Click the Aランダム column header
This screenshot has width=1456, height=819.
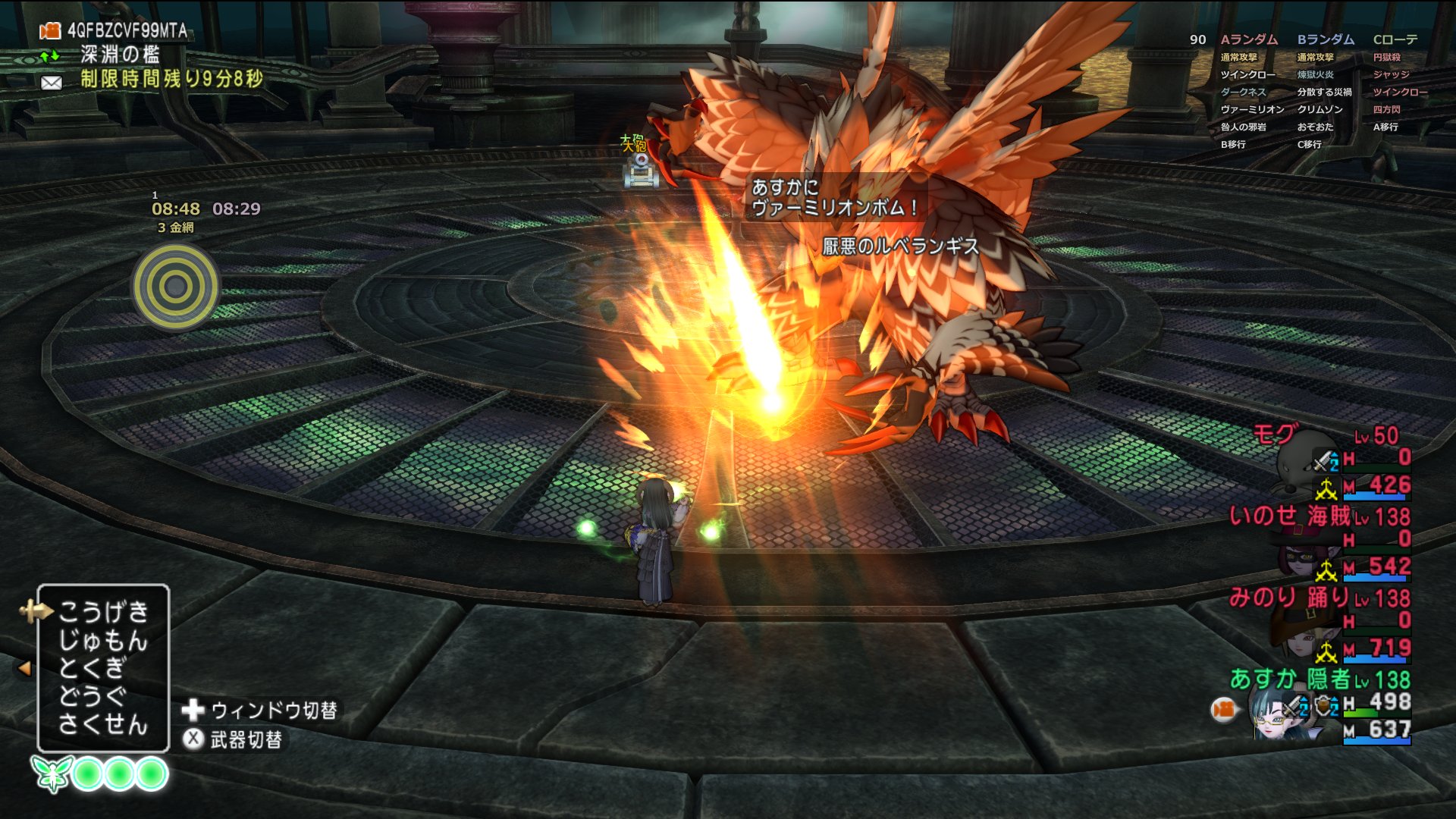(1249, 39)
